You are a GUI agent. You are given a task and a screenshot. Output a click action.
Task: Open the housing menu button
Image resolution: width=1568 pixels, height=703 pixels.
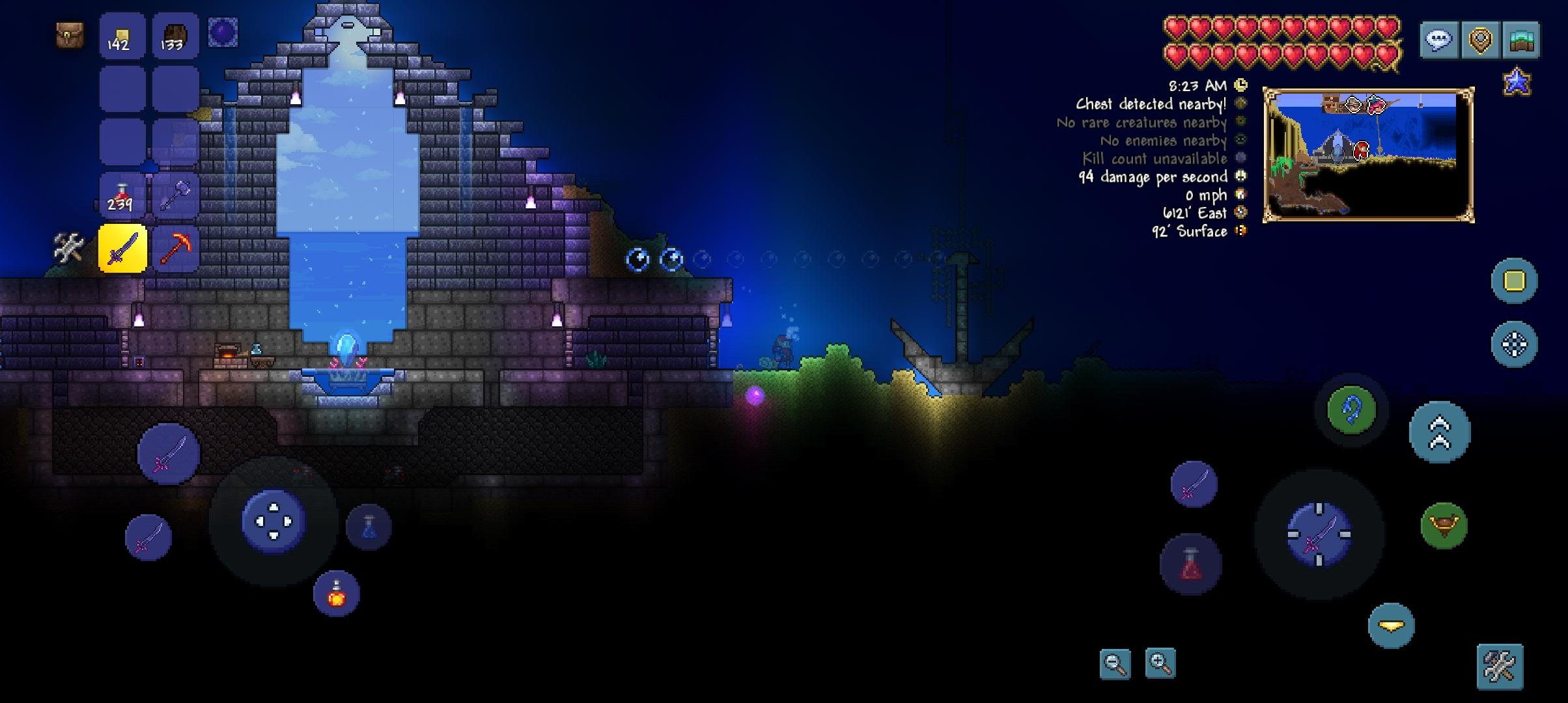coord(1522,40)
